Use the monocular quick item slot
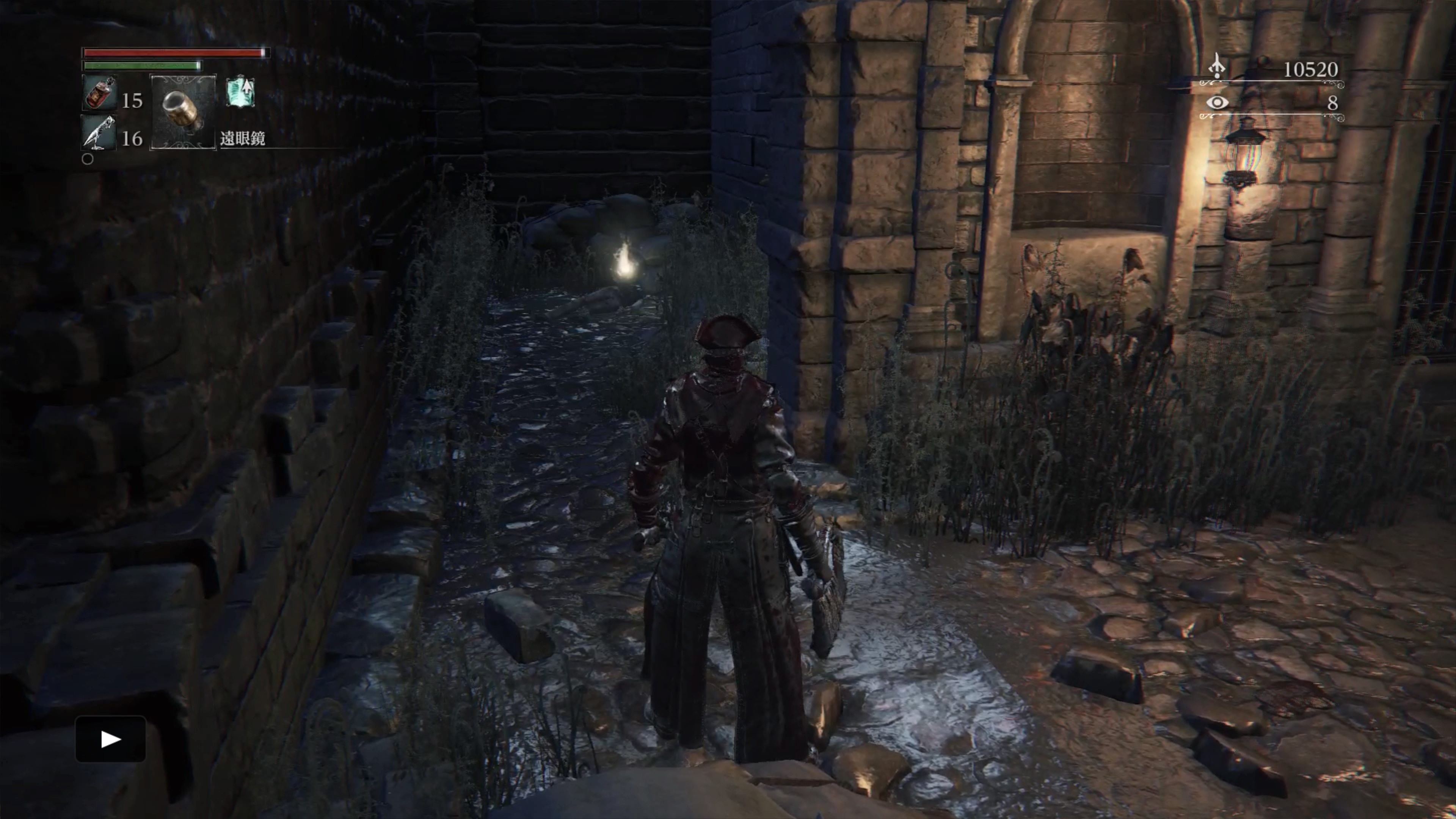The image size is (1456, 819). pyautogui.click(x=182, y=111)
